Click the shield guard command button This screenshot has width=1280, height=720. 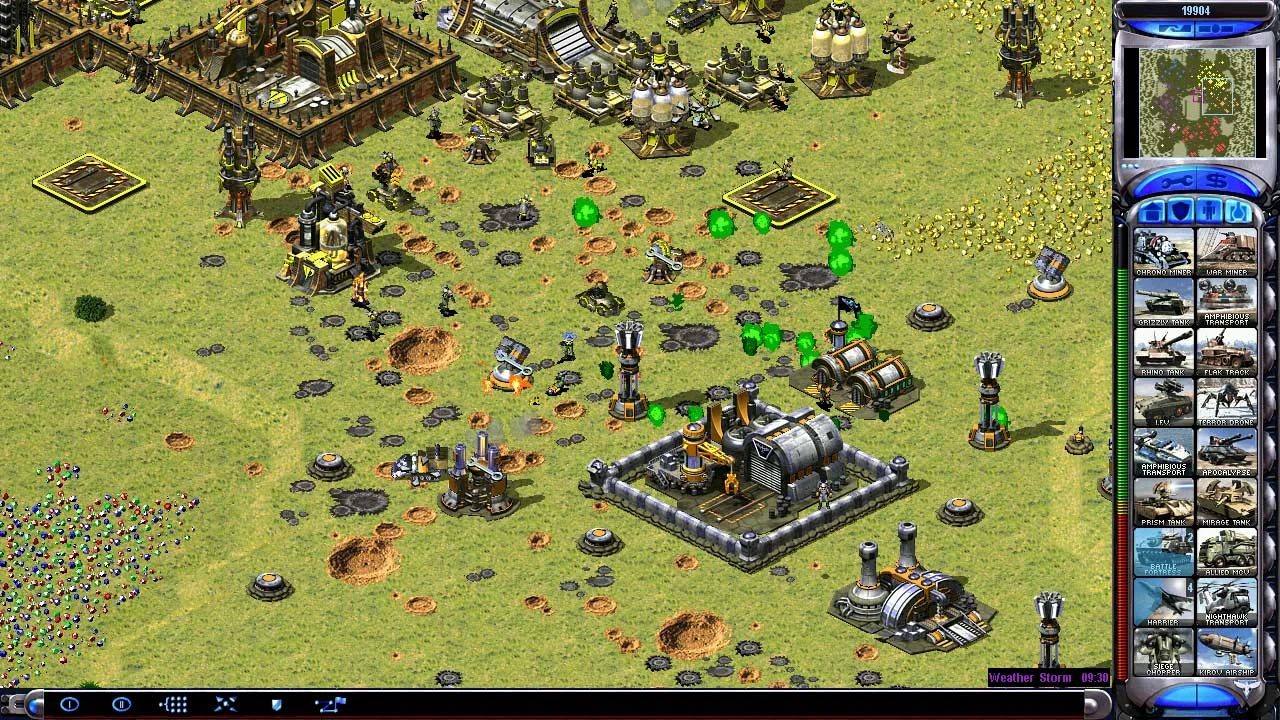(x=277, y=705)
